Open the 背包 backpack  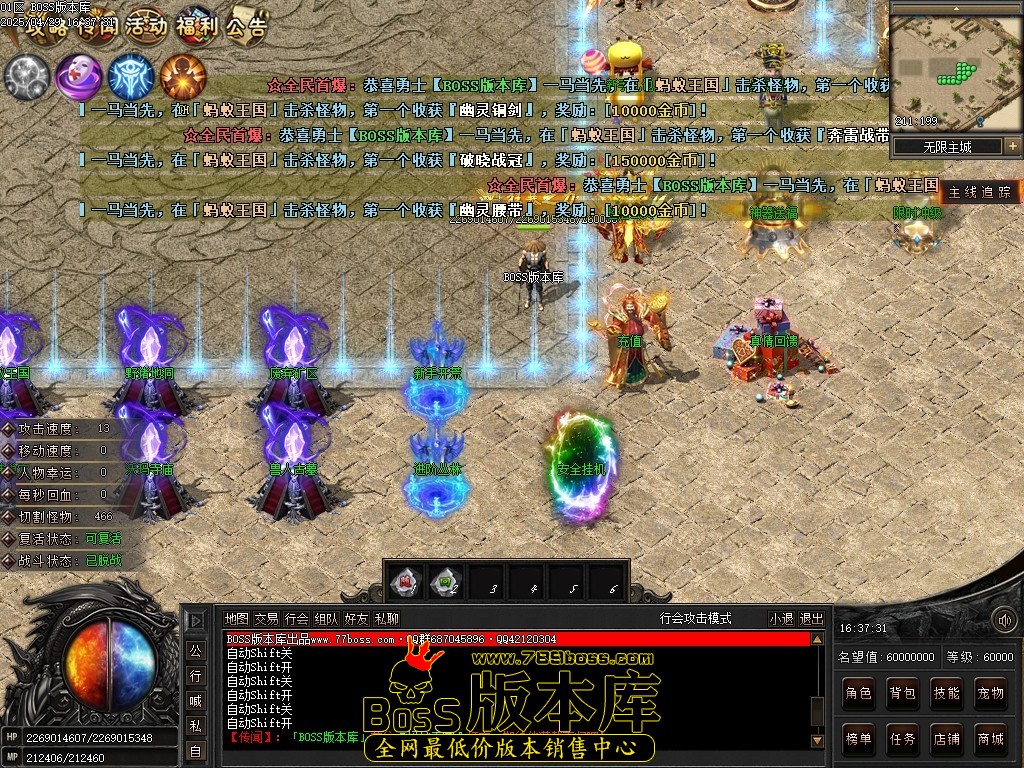tap(903, 692)
